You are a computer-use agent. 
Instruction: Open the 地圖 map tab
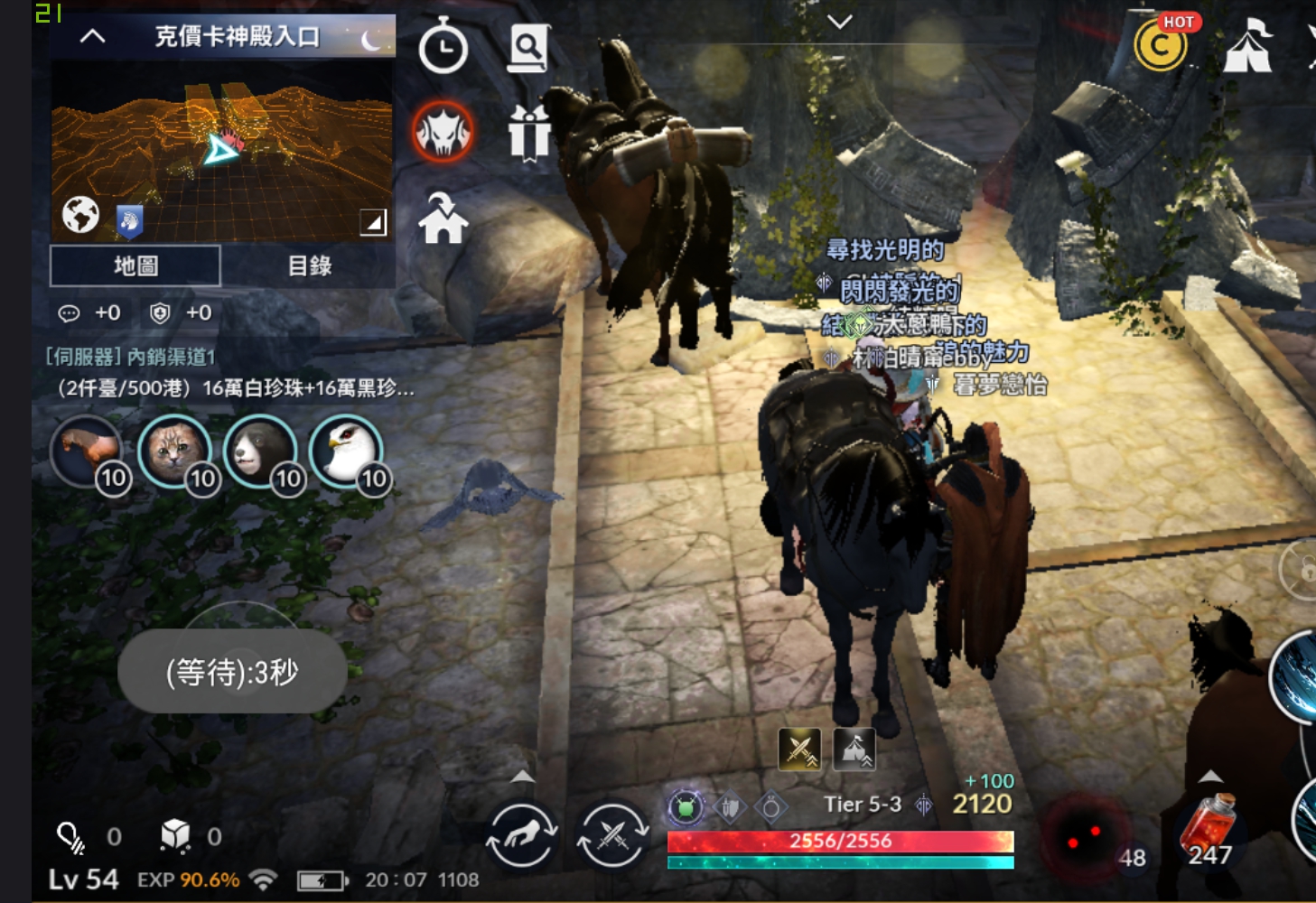click(135, 265)
